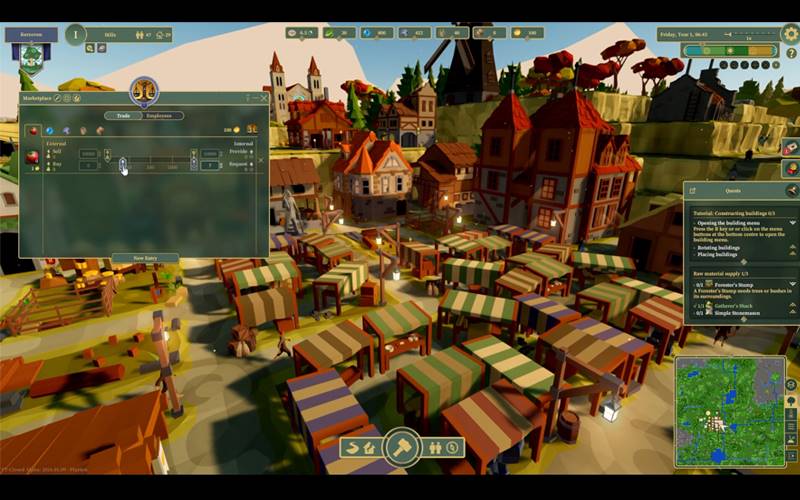Click the Request amount input field
The image size is (800, 500).
tap(210, 165)
